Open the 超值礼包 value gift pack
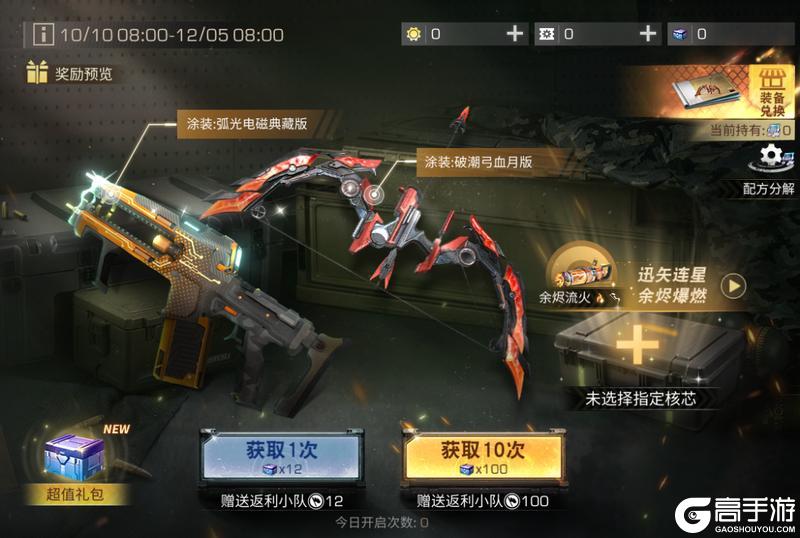 click(x=76, y=461)
